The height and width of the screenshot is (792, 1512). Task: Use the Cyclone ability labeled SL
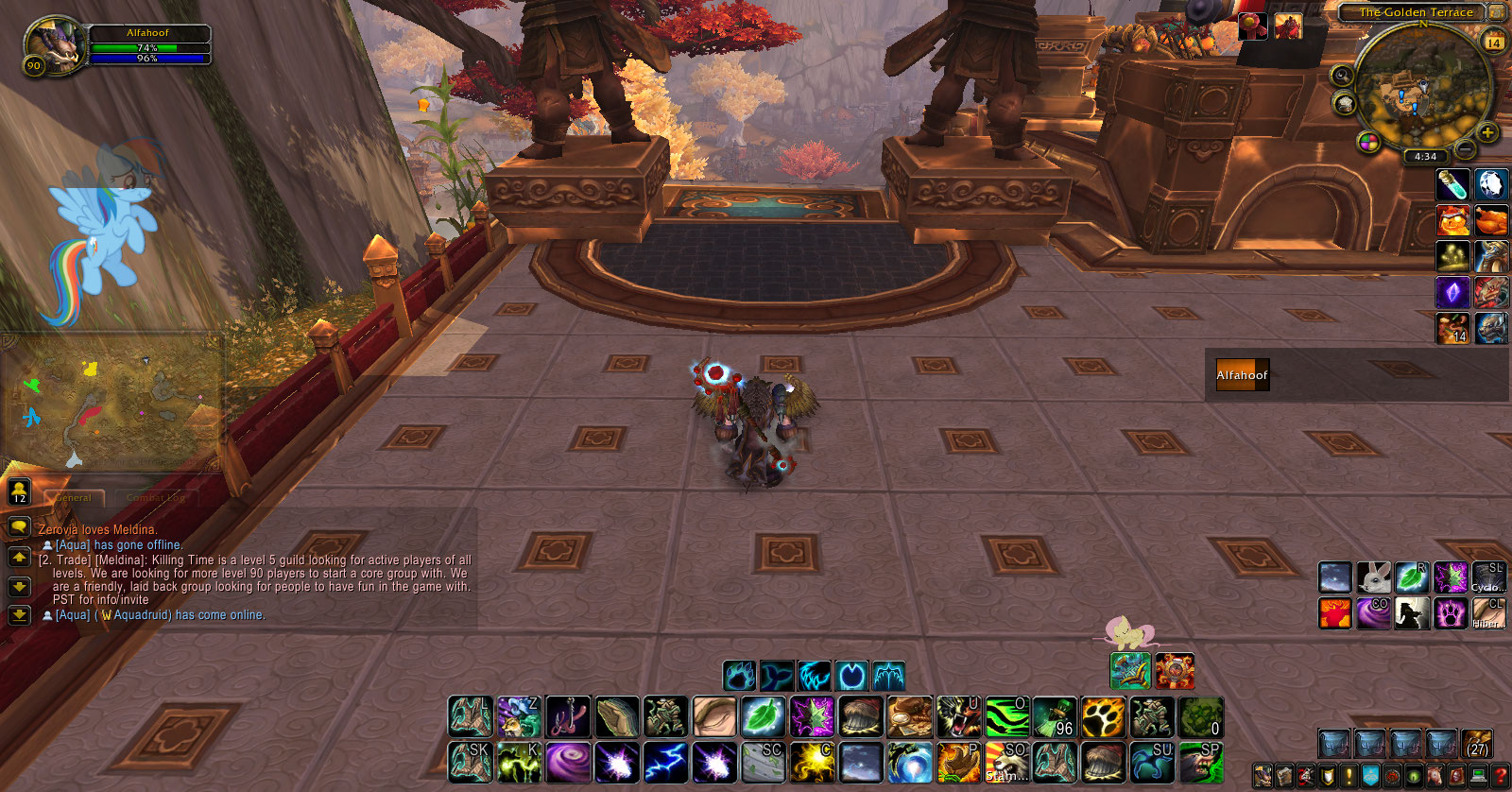pos(1488,577)
